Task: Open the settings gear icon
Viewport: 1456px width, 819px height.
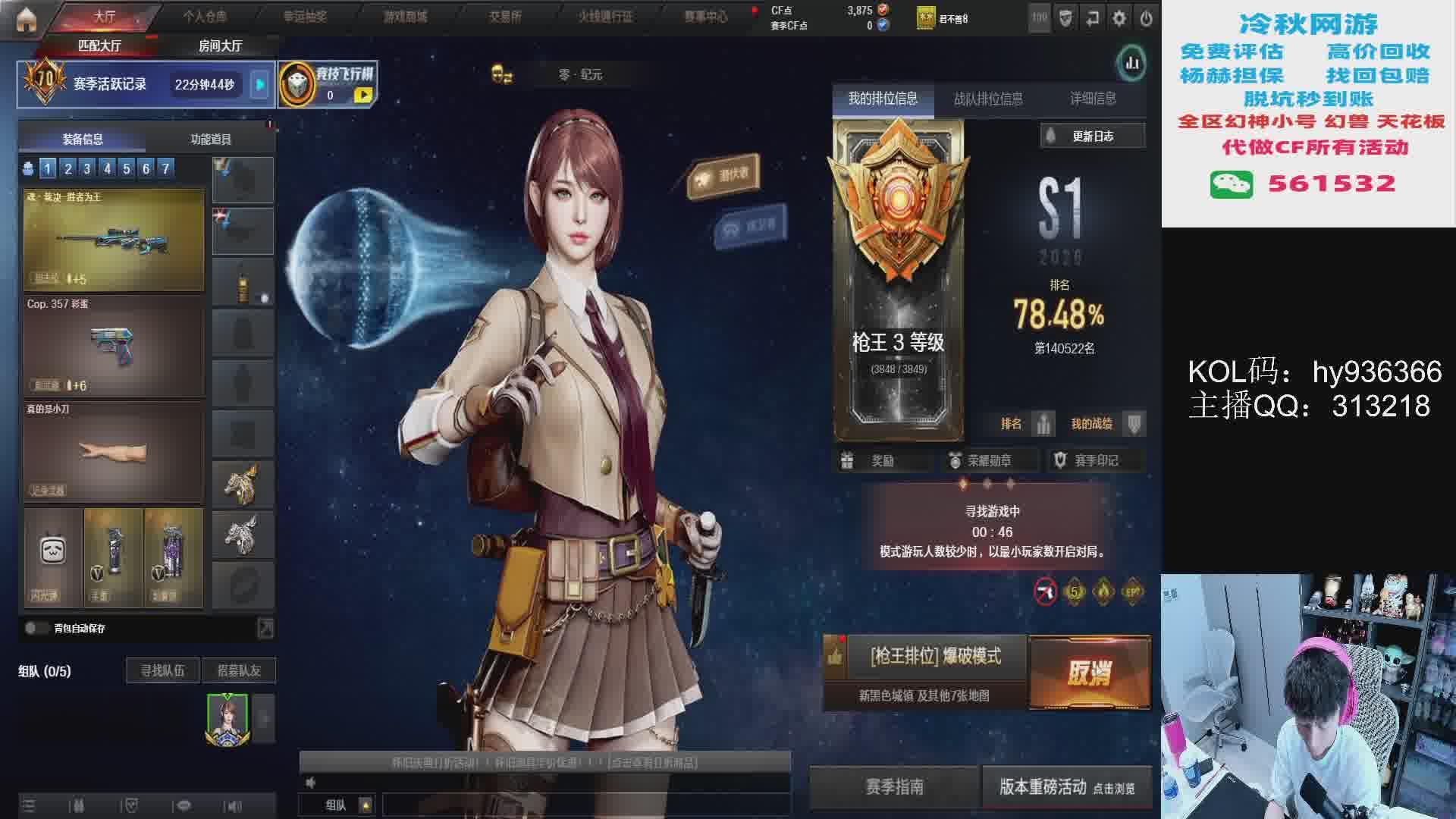Action: [x=1119, y=18]
